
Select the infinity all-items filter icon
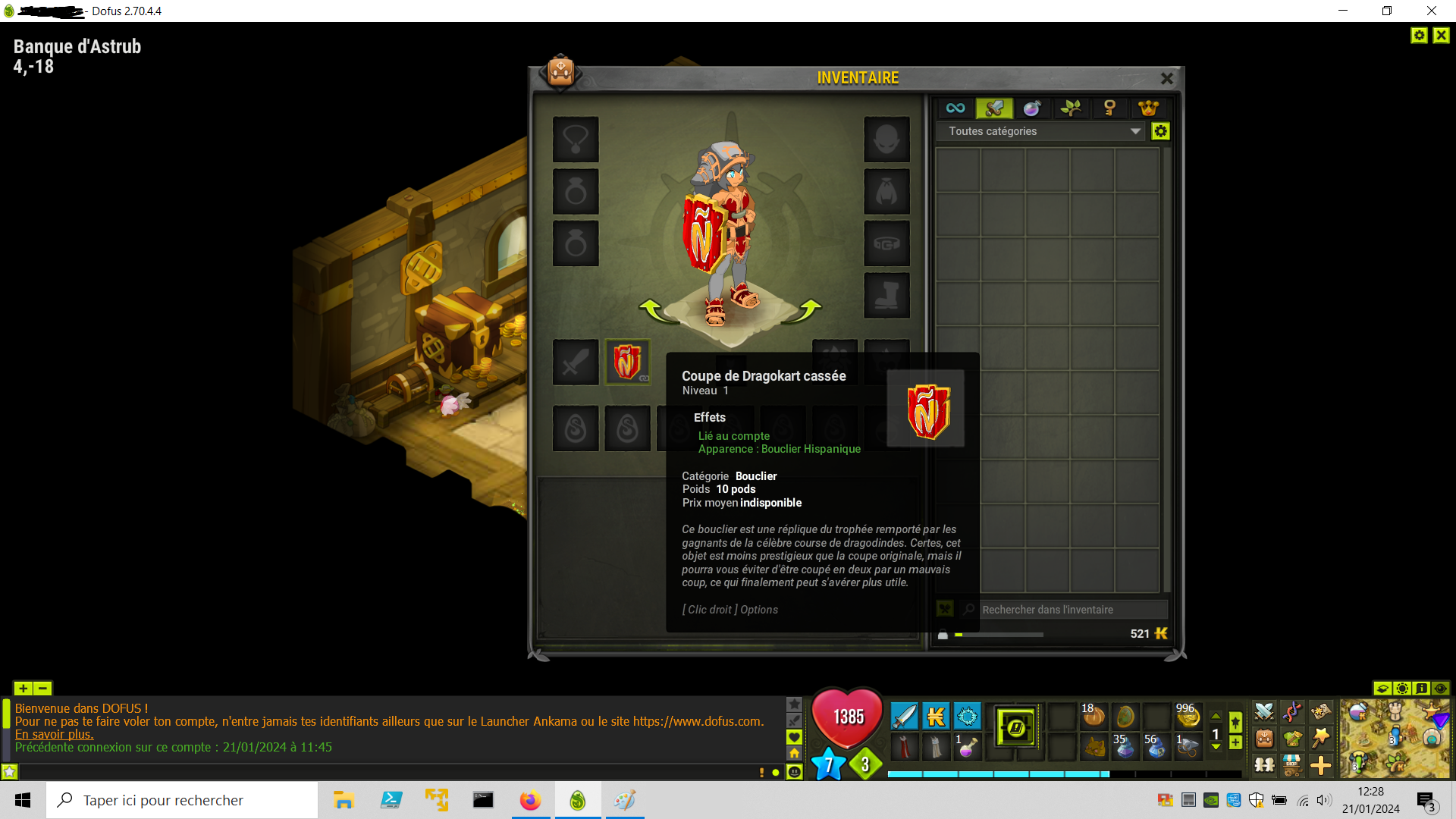(x=955, y=108)
